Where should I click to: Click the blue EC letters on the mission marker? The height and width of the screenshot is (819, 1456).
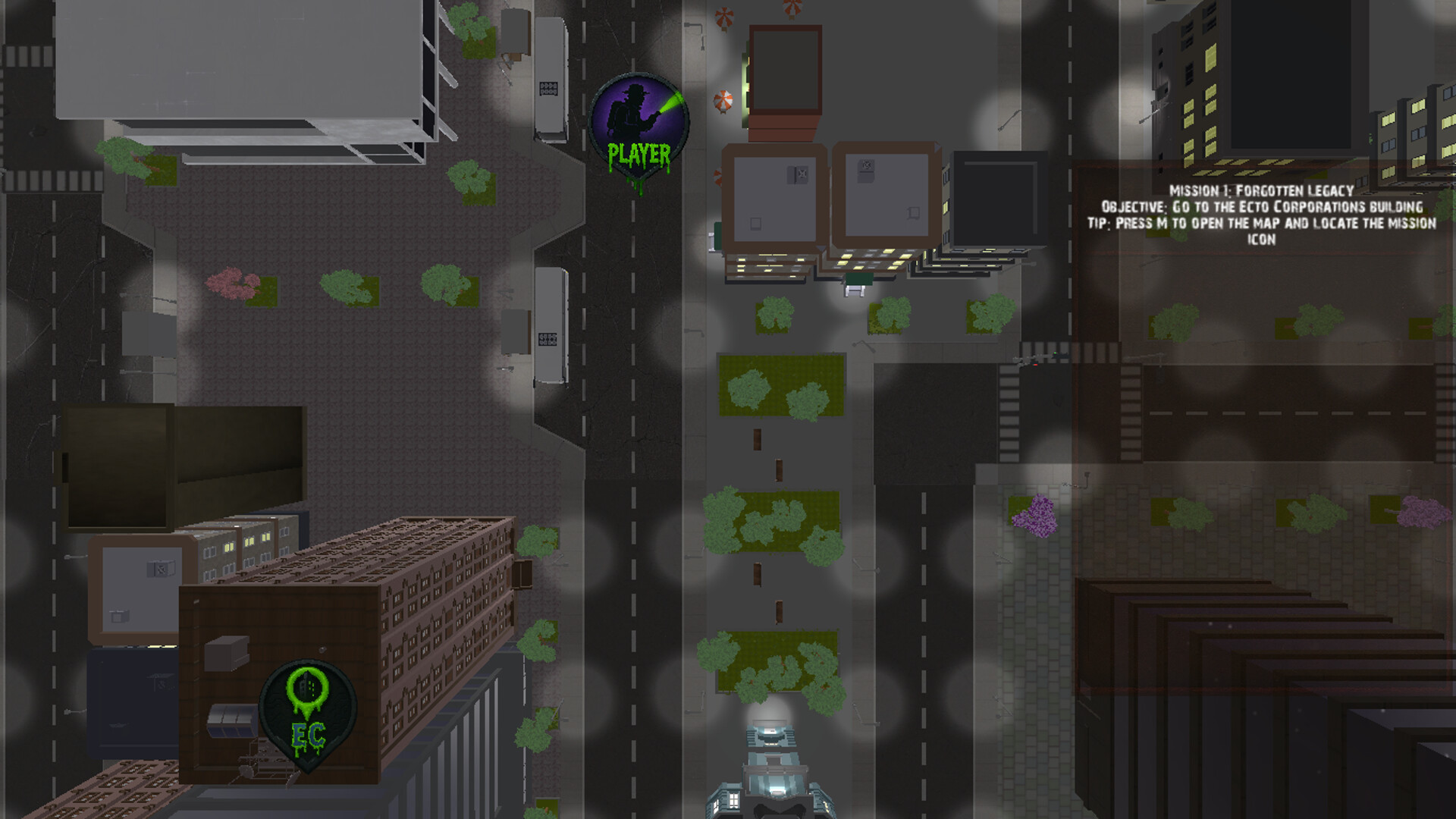pyautogui.click(x=306, y=736)
